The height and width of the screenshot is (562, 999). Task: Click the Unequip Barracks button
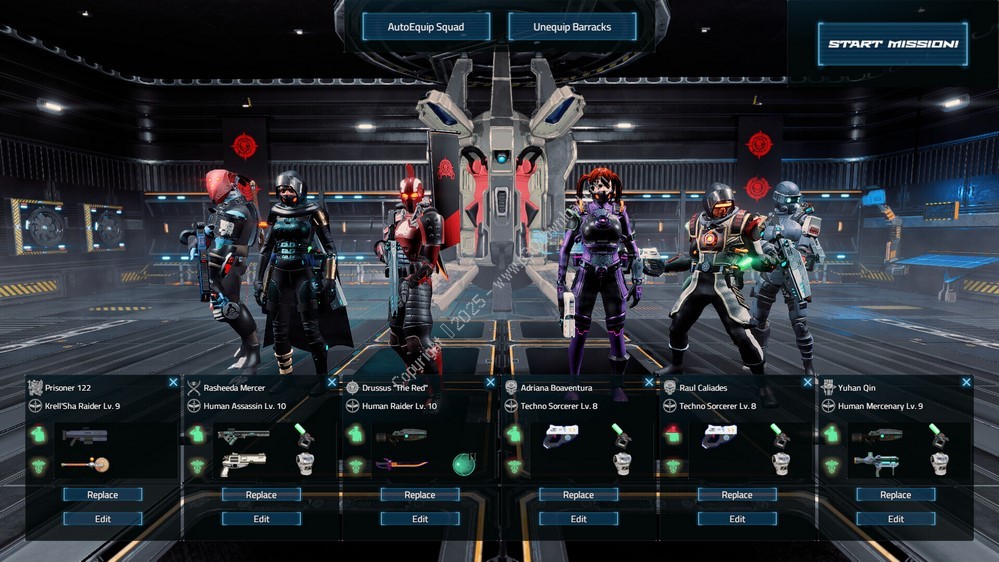click(x=572, y=27)
